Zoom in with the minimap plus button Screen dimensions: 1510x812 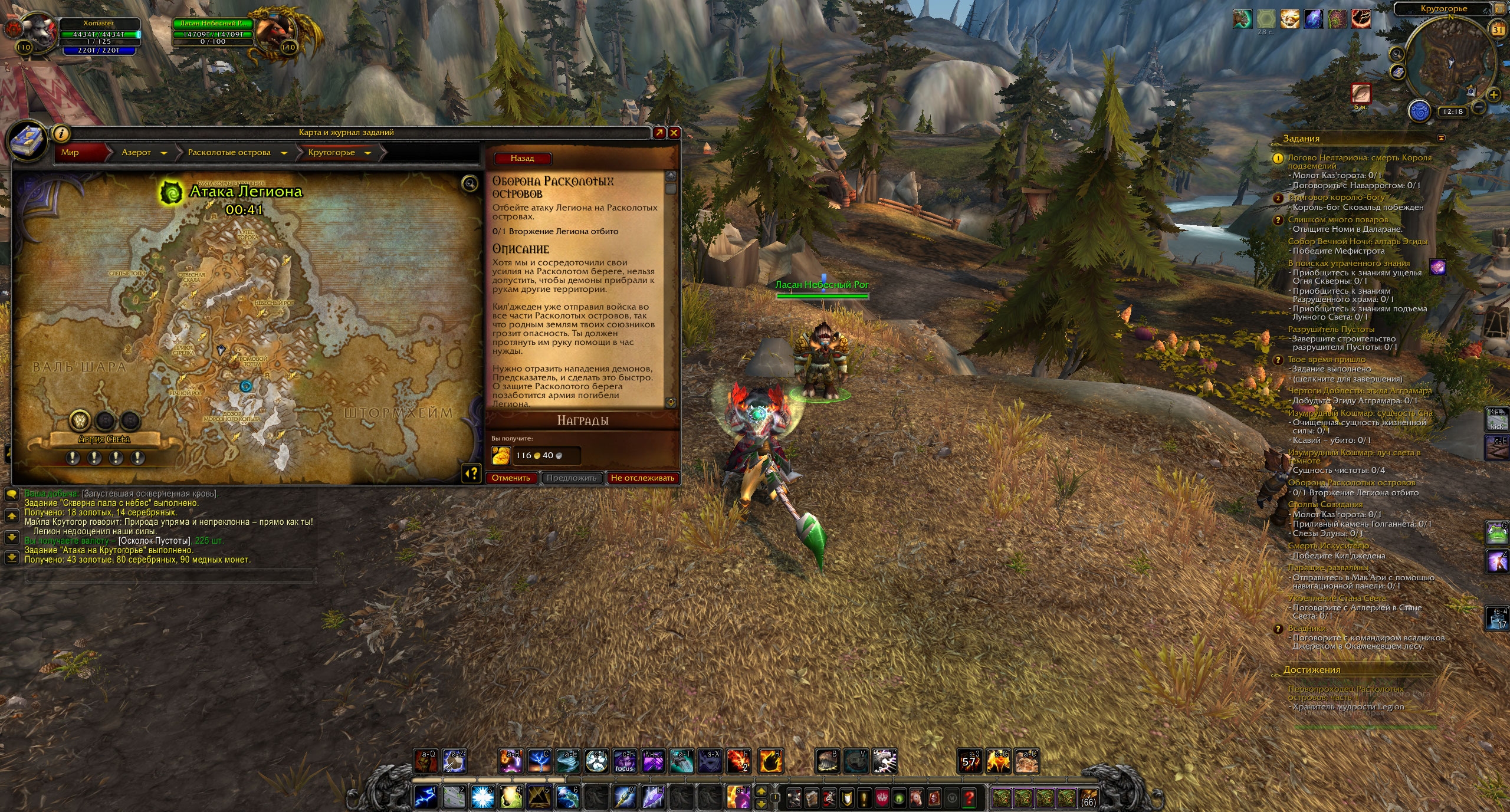1494,94
